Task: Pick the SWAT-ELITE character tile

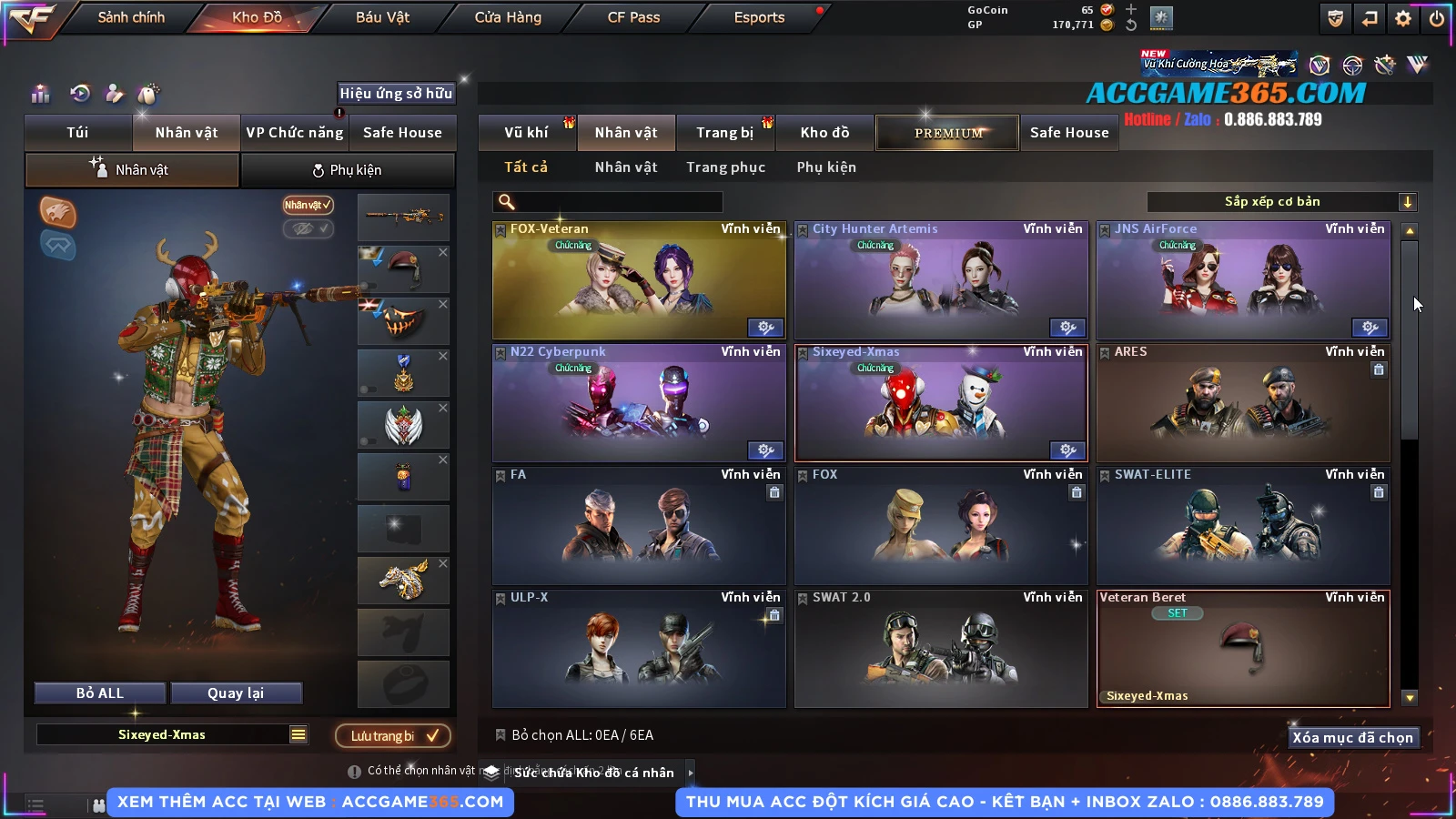Action: (1243, 526)
